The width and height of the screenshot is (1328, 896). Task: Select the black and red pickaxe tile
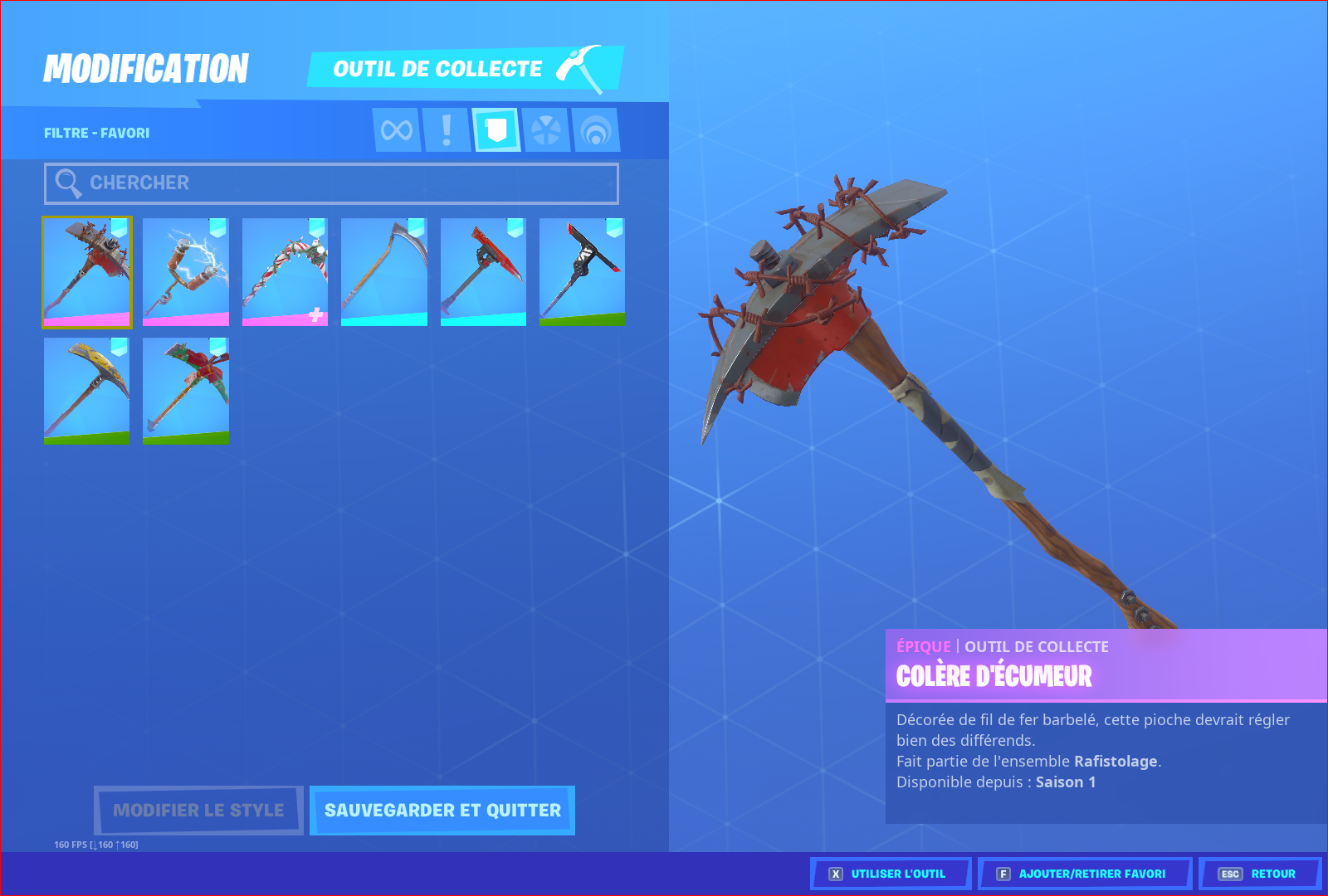coord(582,272)
